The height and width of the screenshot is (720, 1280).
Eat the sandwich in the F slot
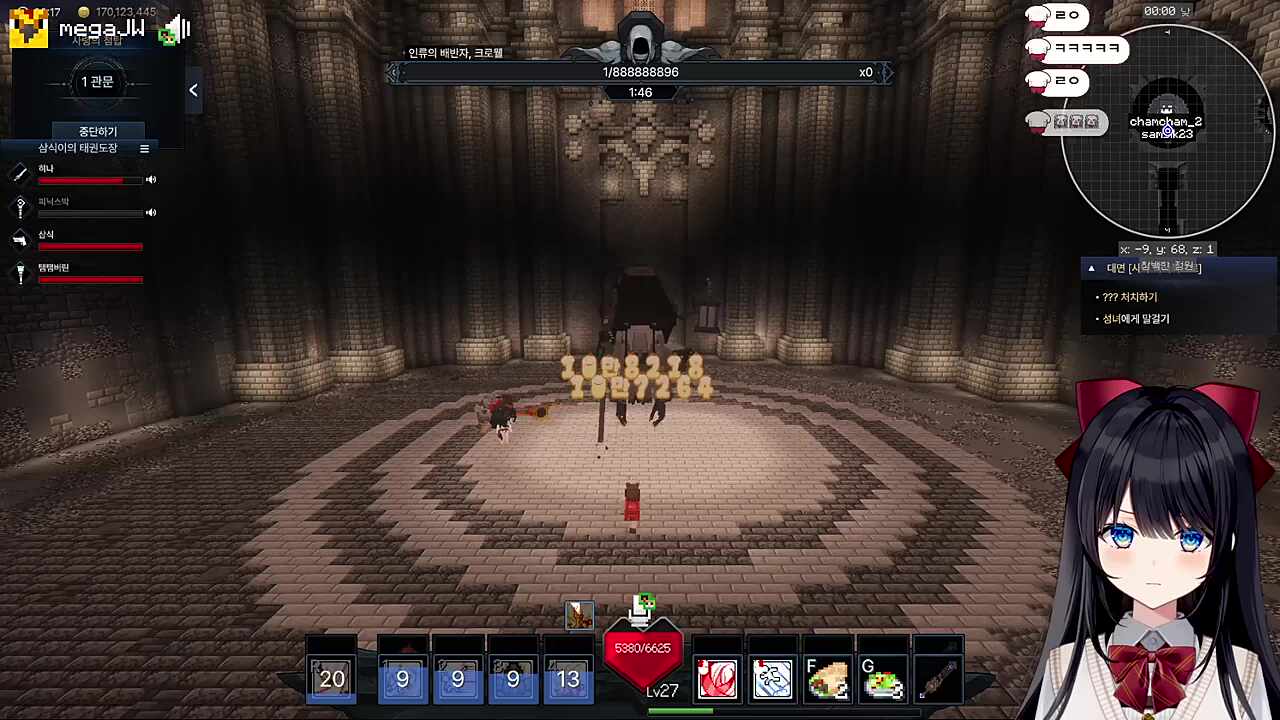pos(828,679)
